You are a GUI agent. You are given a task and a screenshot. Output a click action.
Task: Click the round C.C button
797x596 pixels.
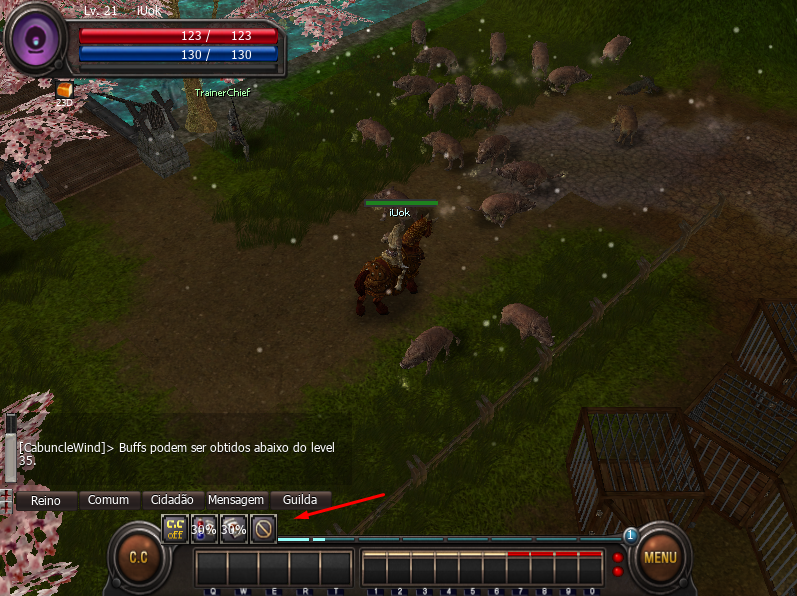[x=137, y=557]
